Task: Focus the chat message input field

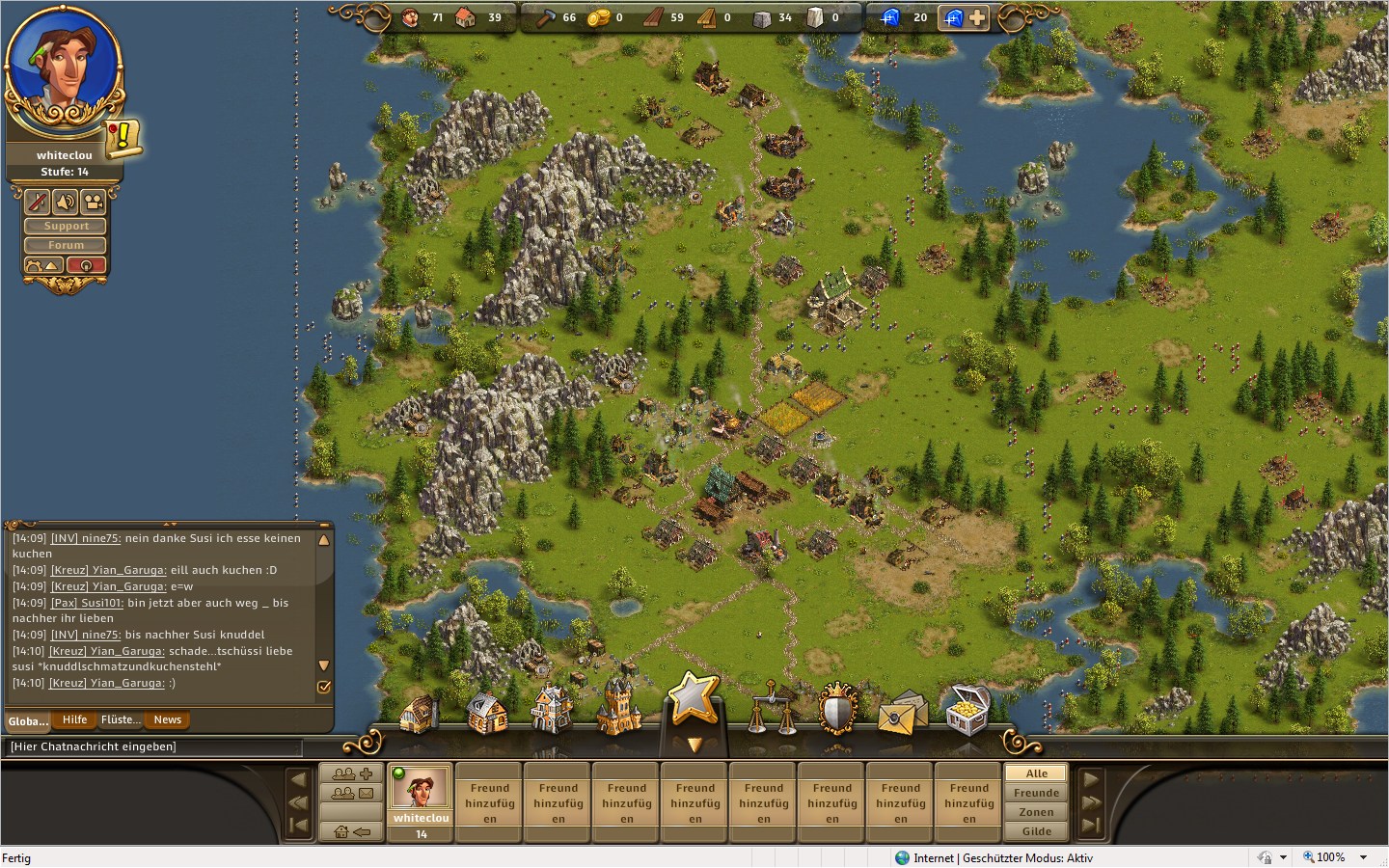Action: point(154,746)
